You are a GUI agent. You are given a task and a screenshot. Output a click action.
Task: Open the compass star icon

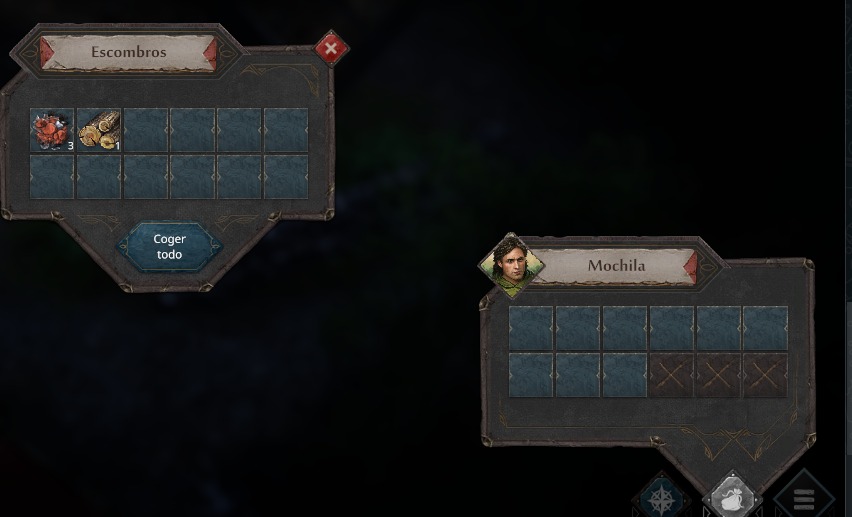point(662,498)
